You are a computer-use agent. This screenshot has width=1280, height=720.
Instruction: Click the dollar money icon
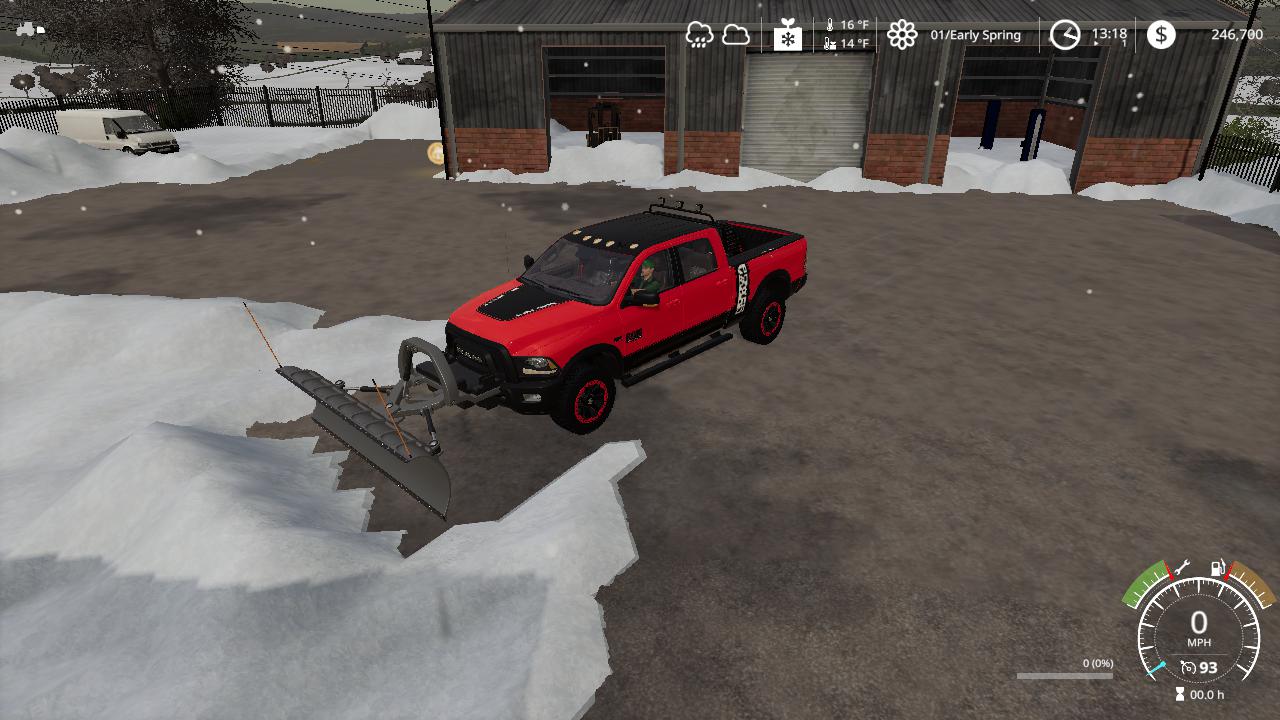(1161, 35)
